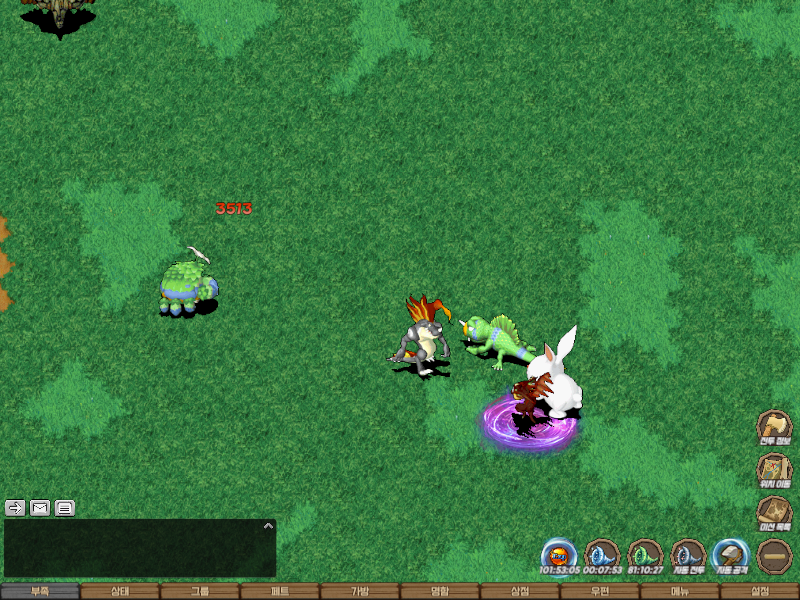Open the 부족 (Tribe) tab
800x600 pixels.
click(x=40, y=591)
